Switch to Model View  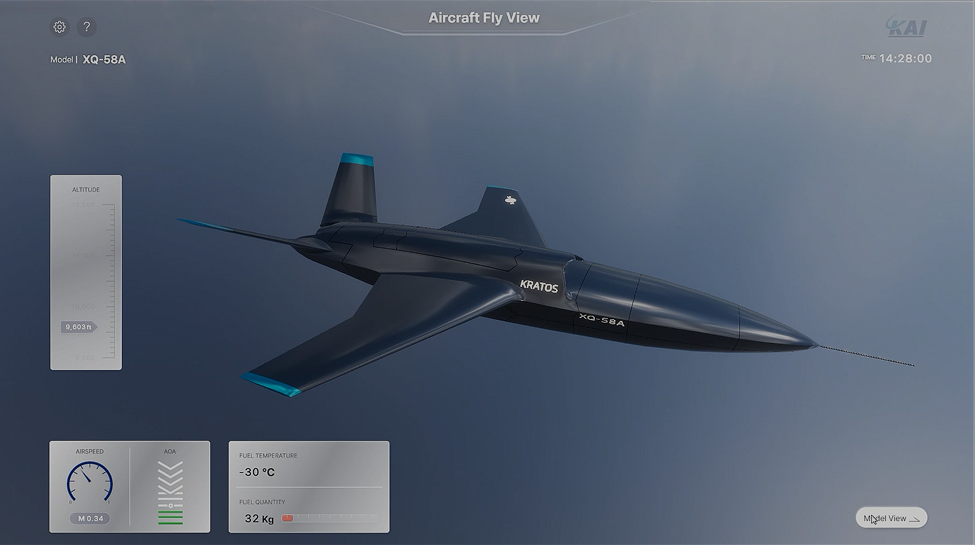point(891,518)
